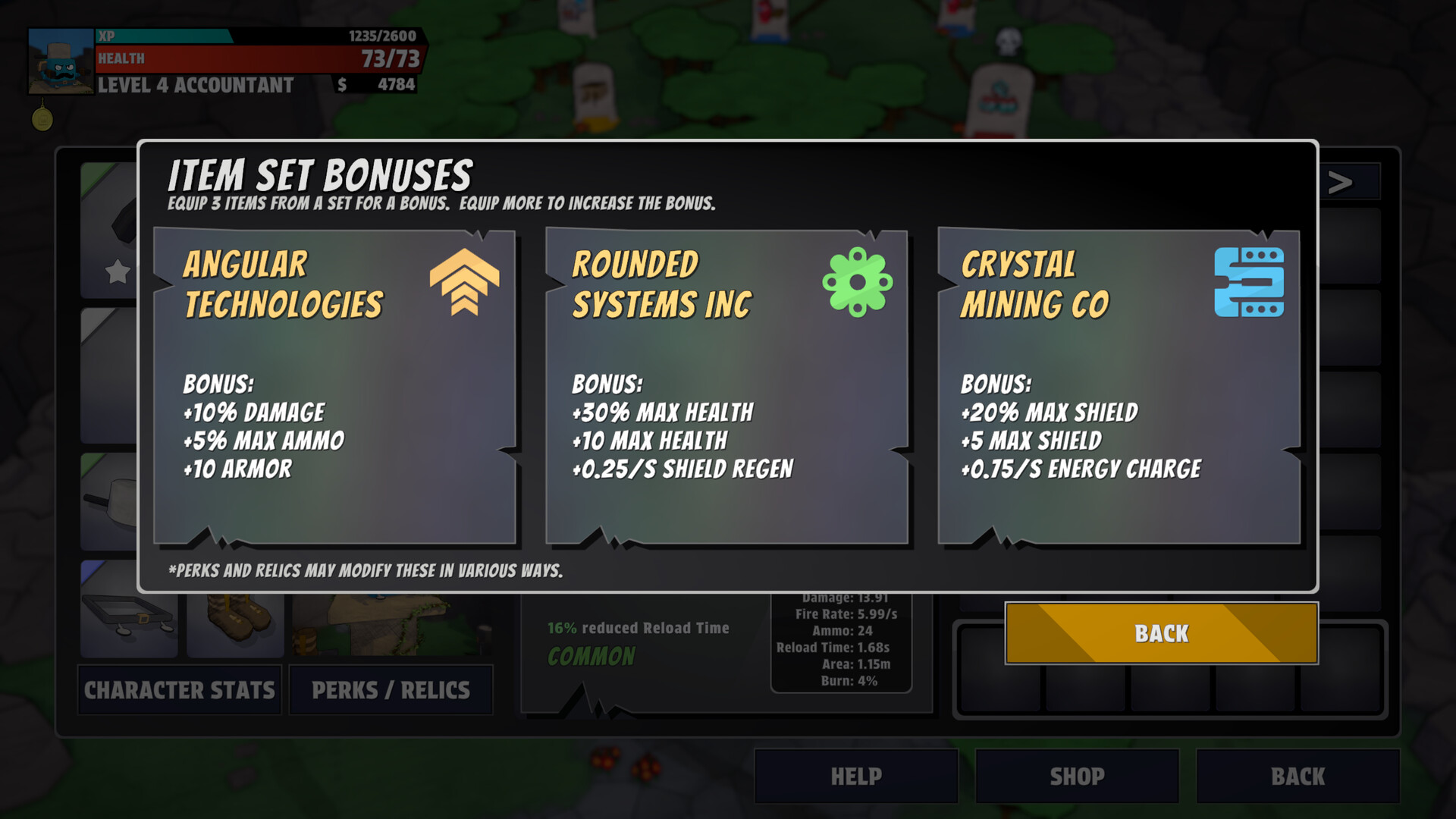Open the Shop from the bottom bar

(x=1077, y=776)
